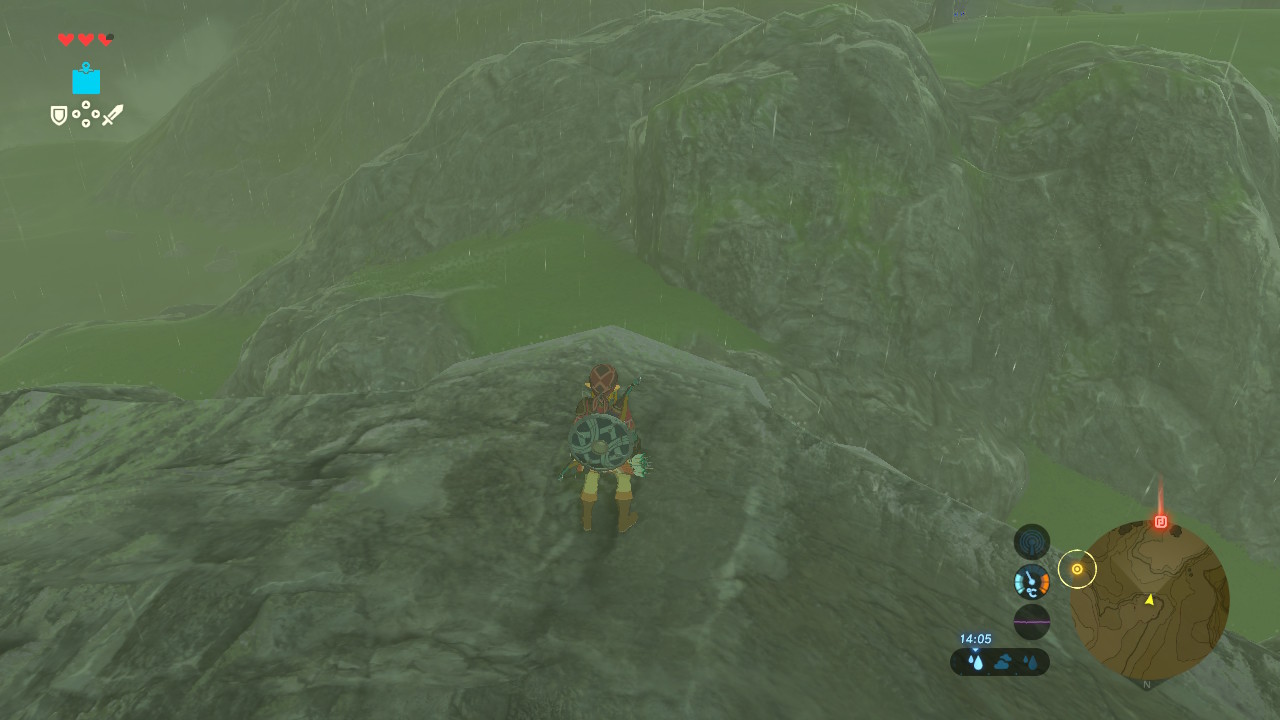The width and height of the screenshot is (1280, 720).
Task: Select the red shrine marker on minimap
Action: click(x=1160, y=521)
